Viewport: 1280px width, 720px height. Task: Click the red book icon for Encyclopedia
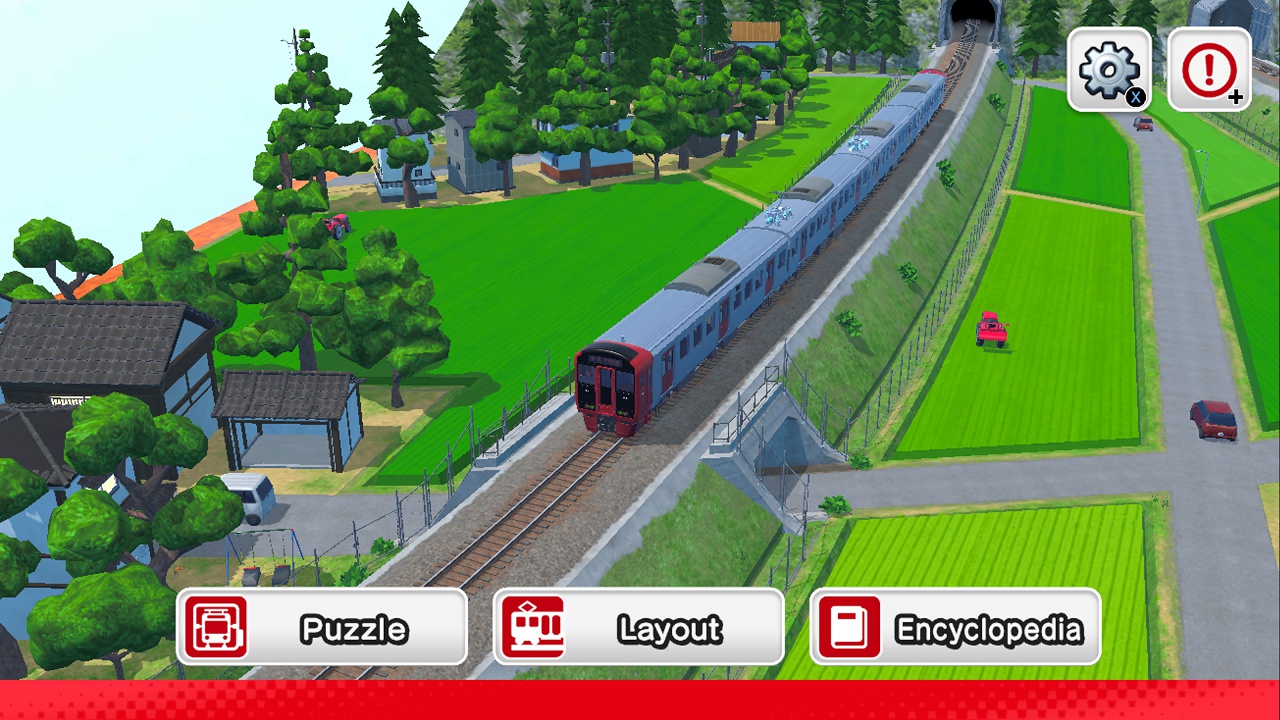point(850,627)
